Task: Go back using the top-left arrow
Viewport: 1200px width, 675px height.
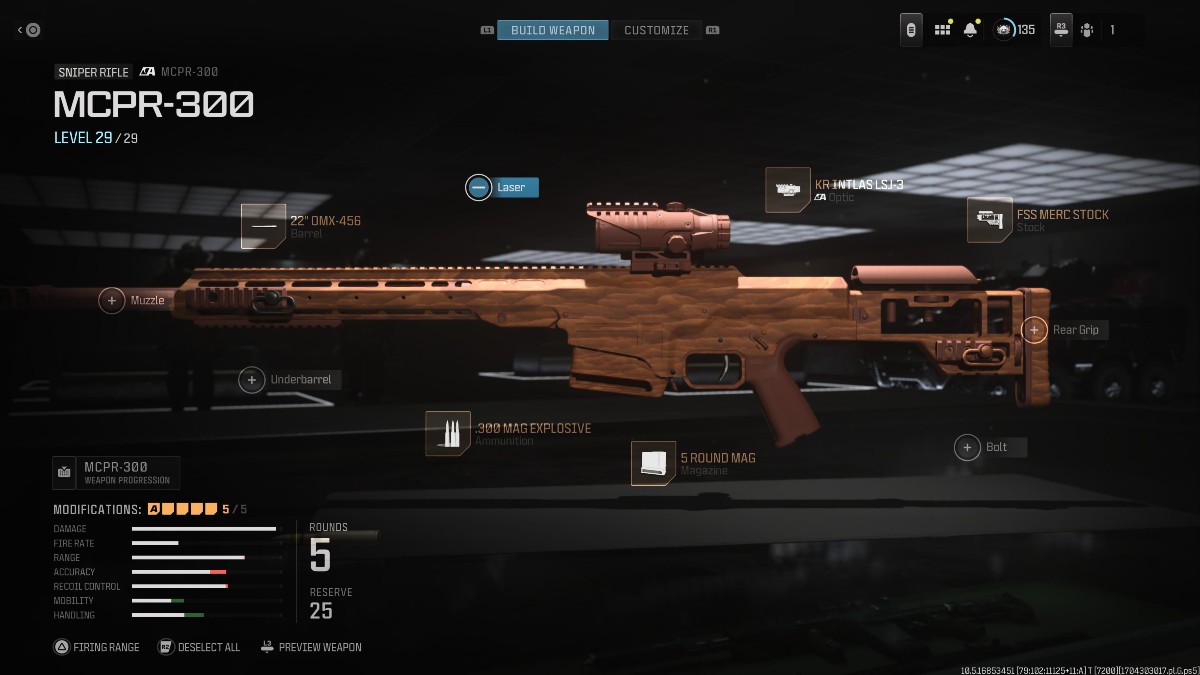Action: coord(28,30)
